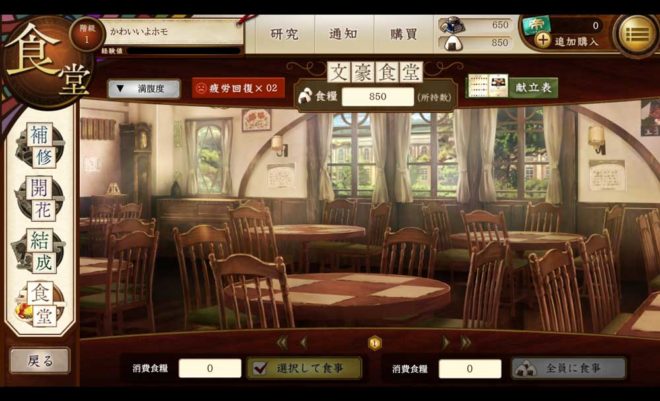
Task: Click the 追加購入 additional purchase button
Action: coord(569,41)
